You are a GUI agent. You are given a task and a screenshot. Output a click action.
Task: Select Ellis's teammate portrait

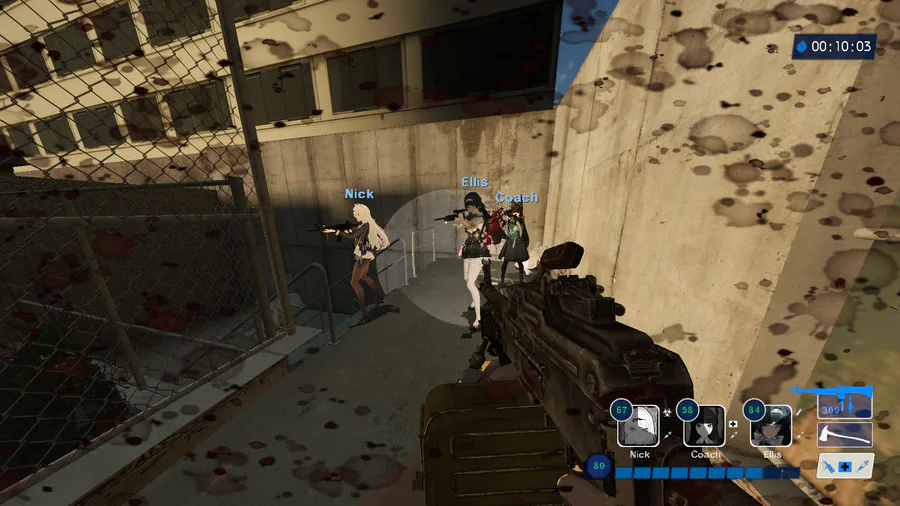click(771, 426)
